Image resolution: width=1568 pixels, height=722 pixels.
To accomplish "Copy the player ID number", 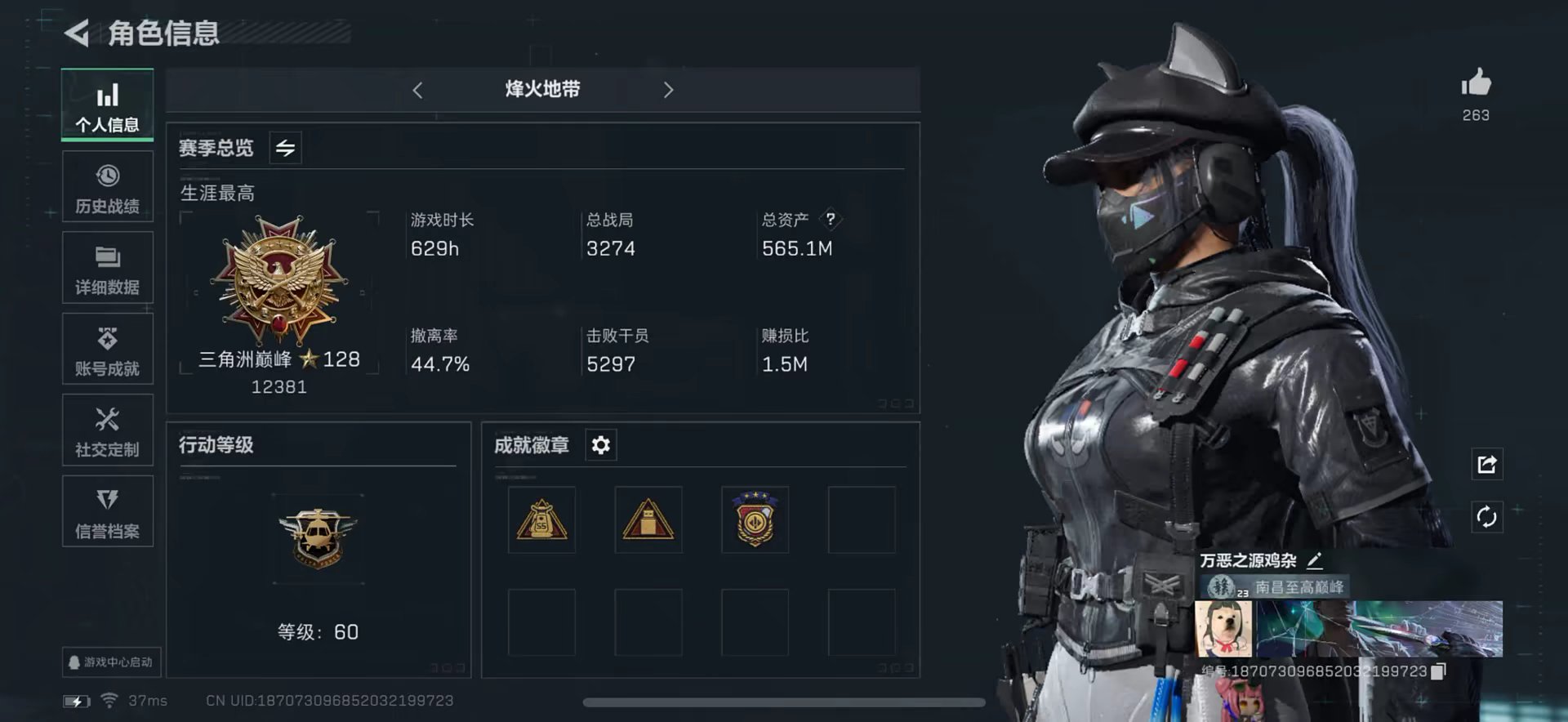I will click(x=1438, y=671).
